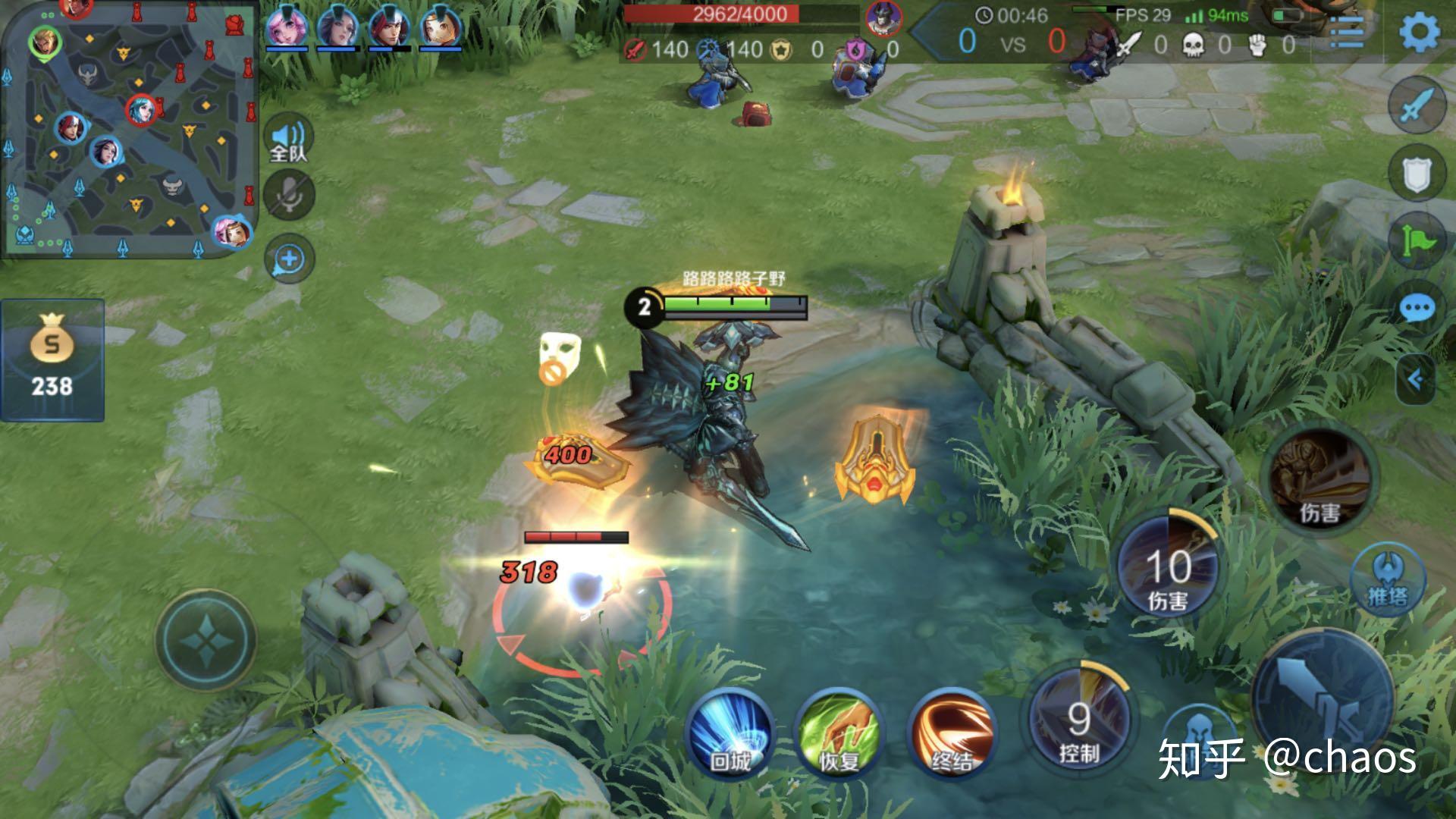Expand the collapsed side panel arrow
Viewport: 1456px width, 819px height.
click(1417, 378)
